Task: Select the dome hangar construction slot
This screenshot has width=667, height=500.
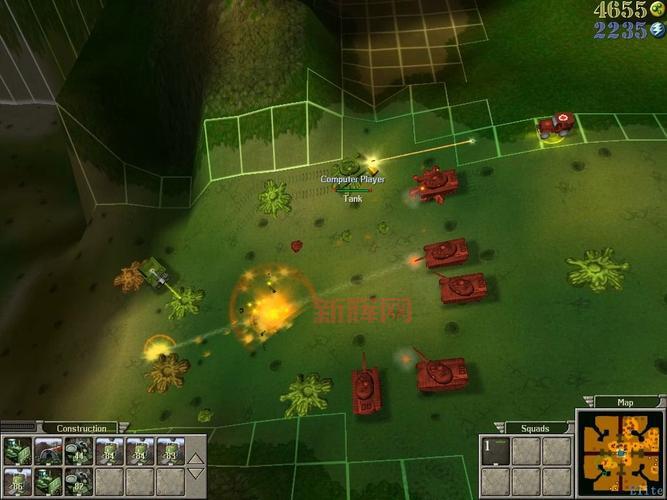Action: [x=47, y=451]
